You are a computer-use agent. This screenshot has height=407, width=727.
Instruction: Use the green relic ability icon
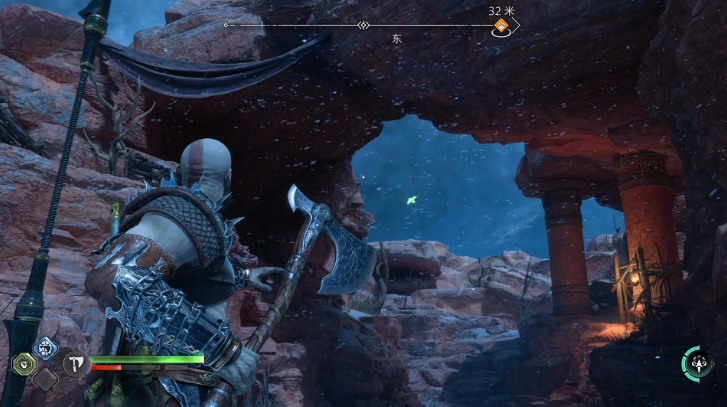22,363
